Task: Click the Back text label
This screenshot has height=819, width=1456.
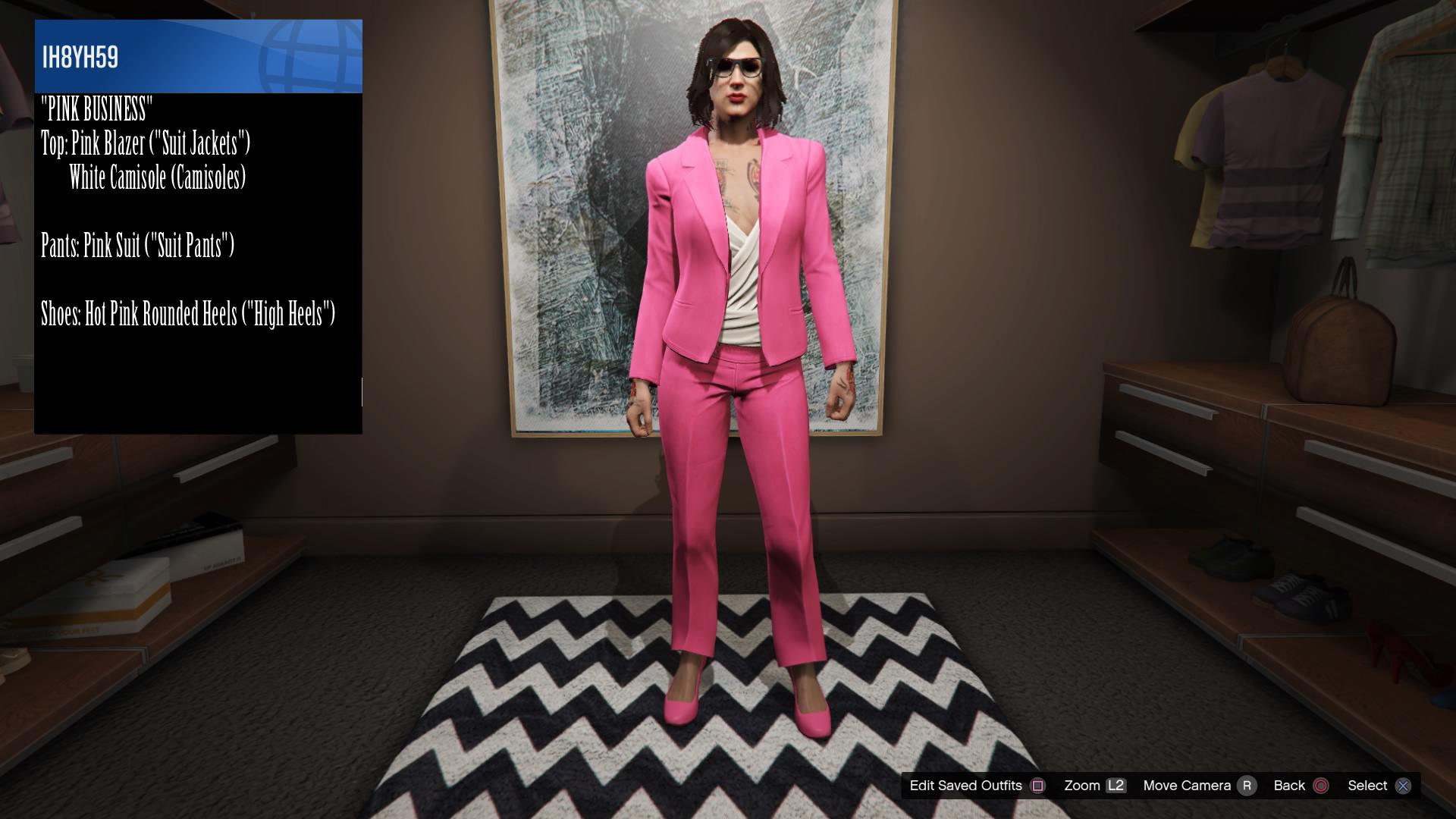Action: click(1289, 786)
